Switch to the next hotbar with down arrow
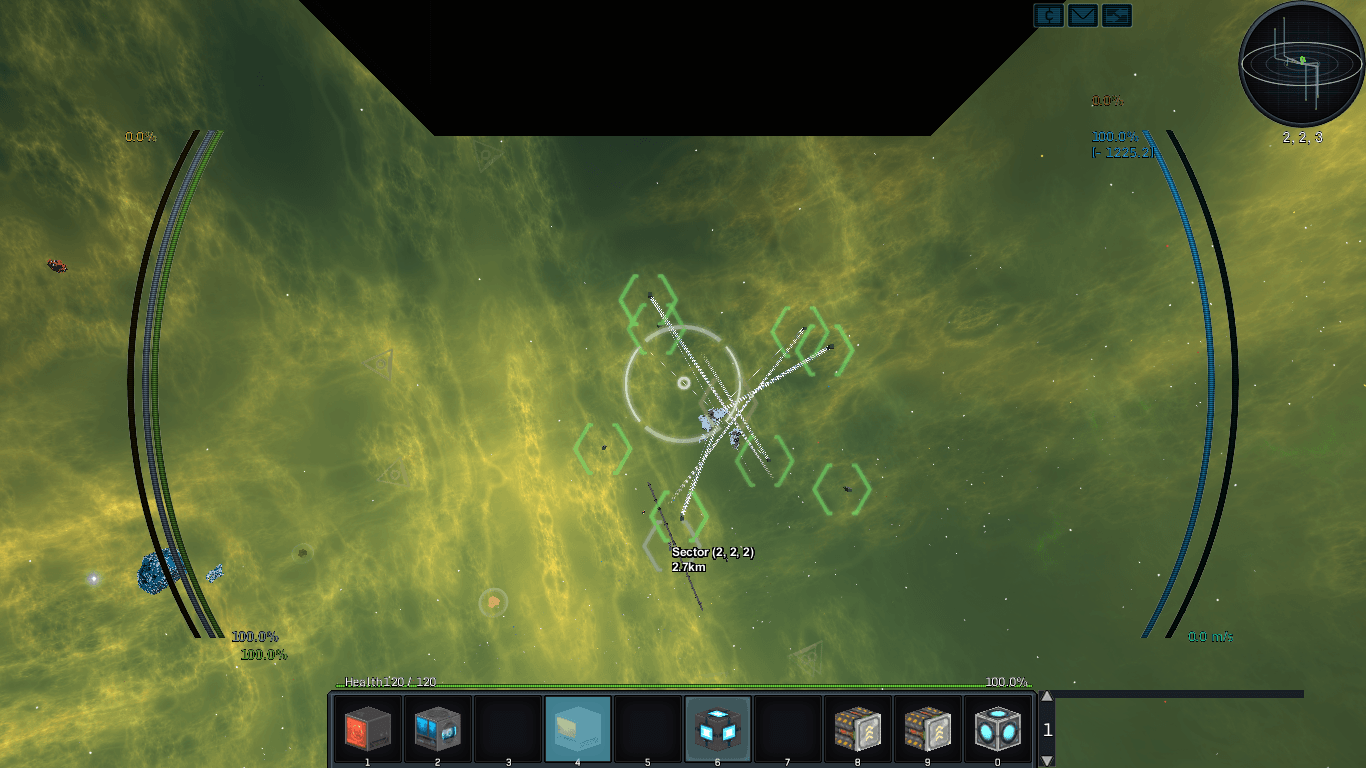The width and height of the screenshot is (1366, 768). pyautogui.click(x=1047, y=761)
